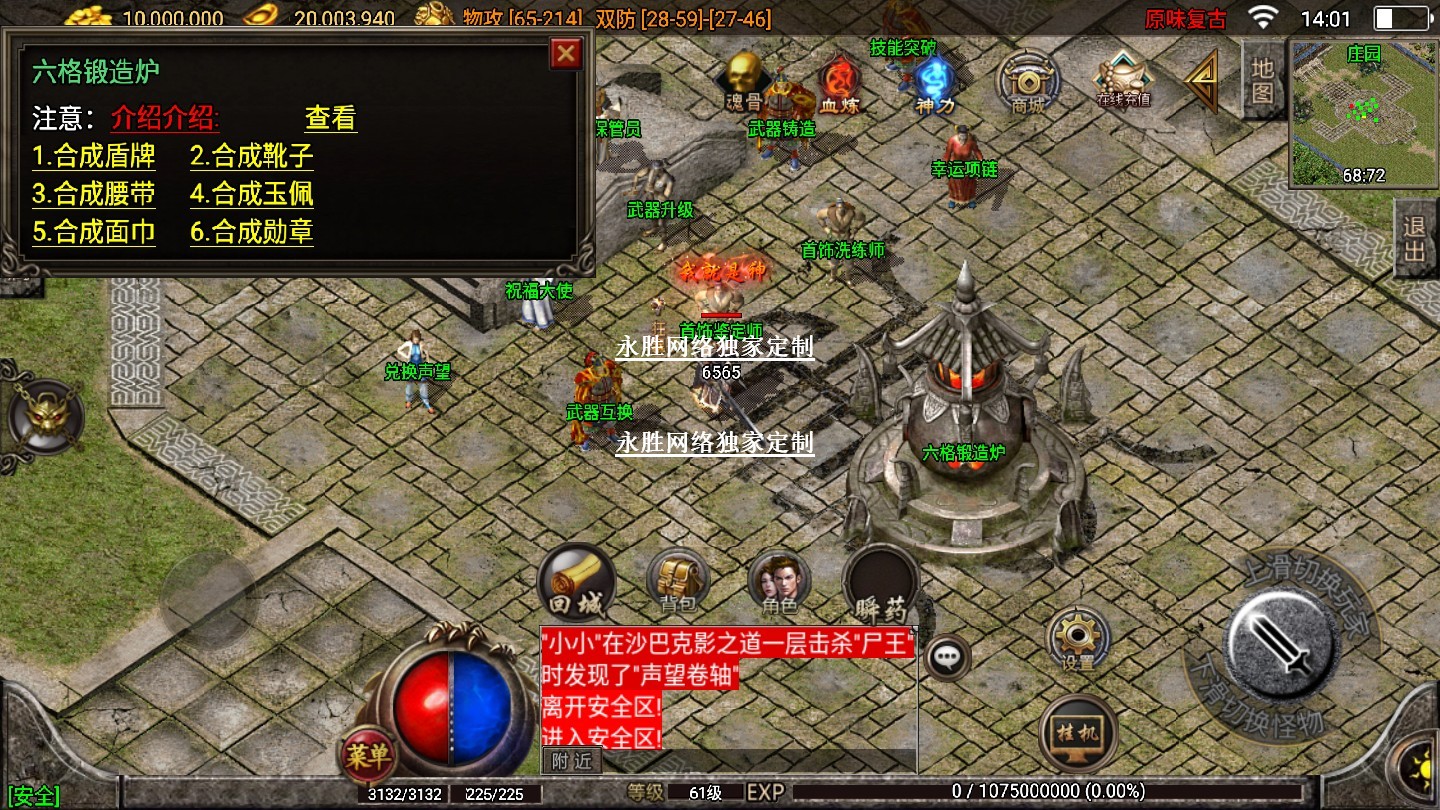Close the 六格锻造炉 dialog
Screen dimensions: 1440x810
[x=566, y=54]
